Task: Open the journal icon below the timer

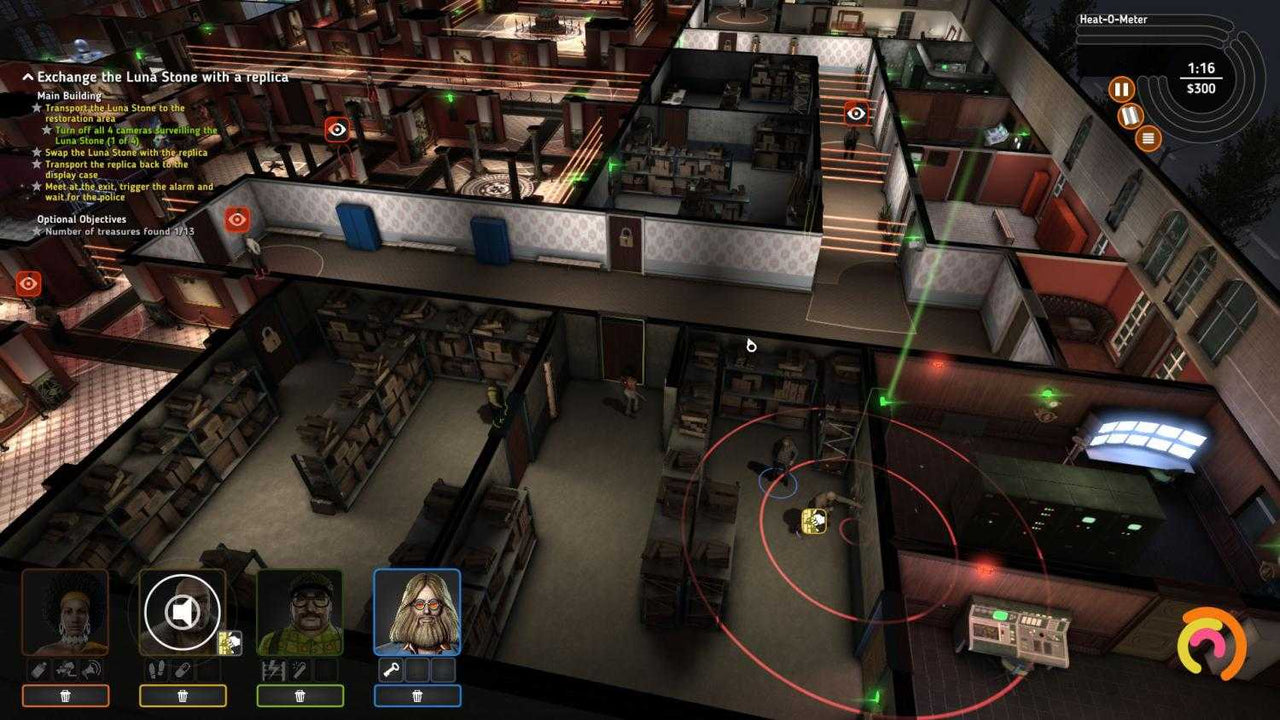Action: tap(1130, 116)
